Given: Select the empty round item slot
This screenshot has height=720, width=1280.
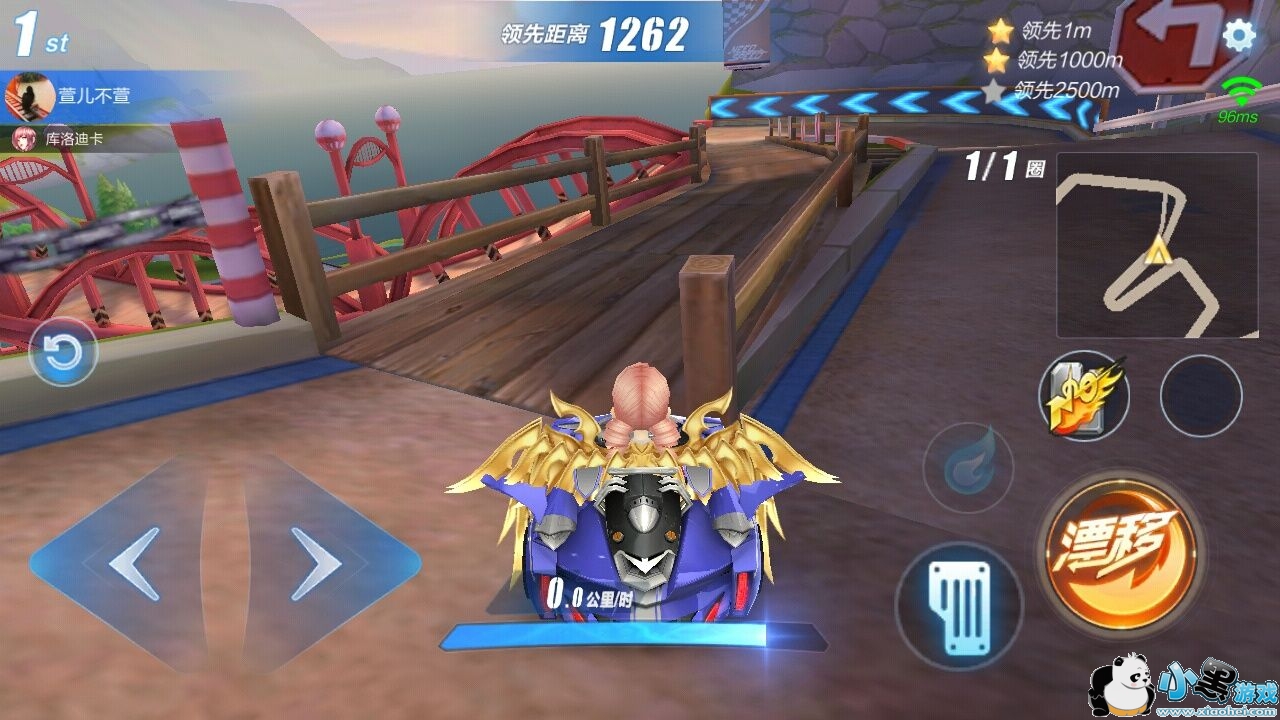Looking at the screenshot, I should pos(1201,396).
